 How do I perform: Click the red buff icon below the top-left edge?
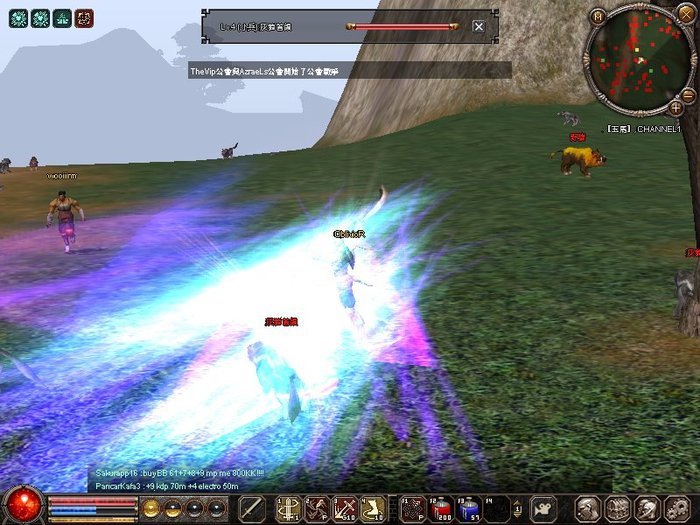coord(86,17)
